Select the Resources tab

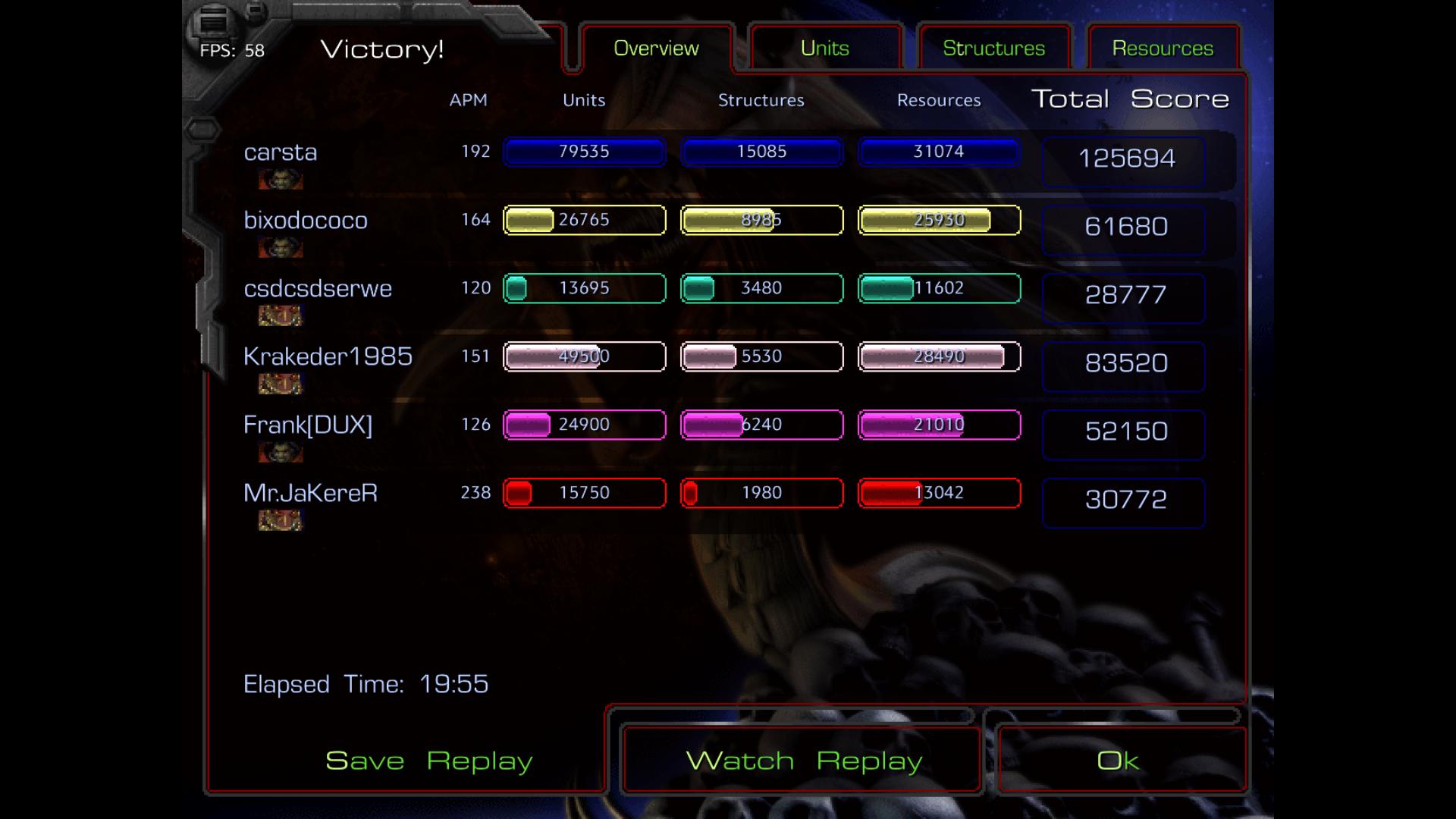[x=1163, y=49]
